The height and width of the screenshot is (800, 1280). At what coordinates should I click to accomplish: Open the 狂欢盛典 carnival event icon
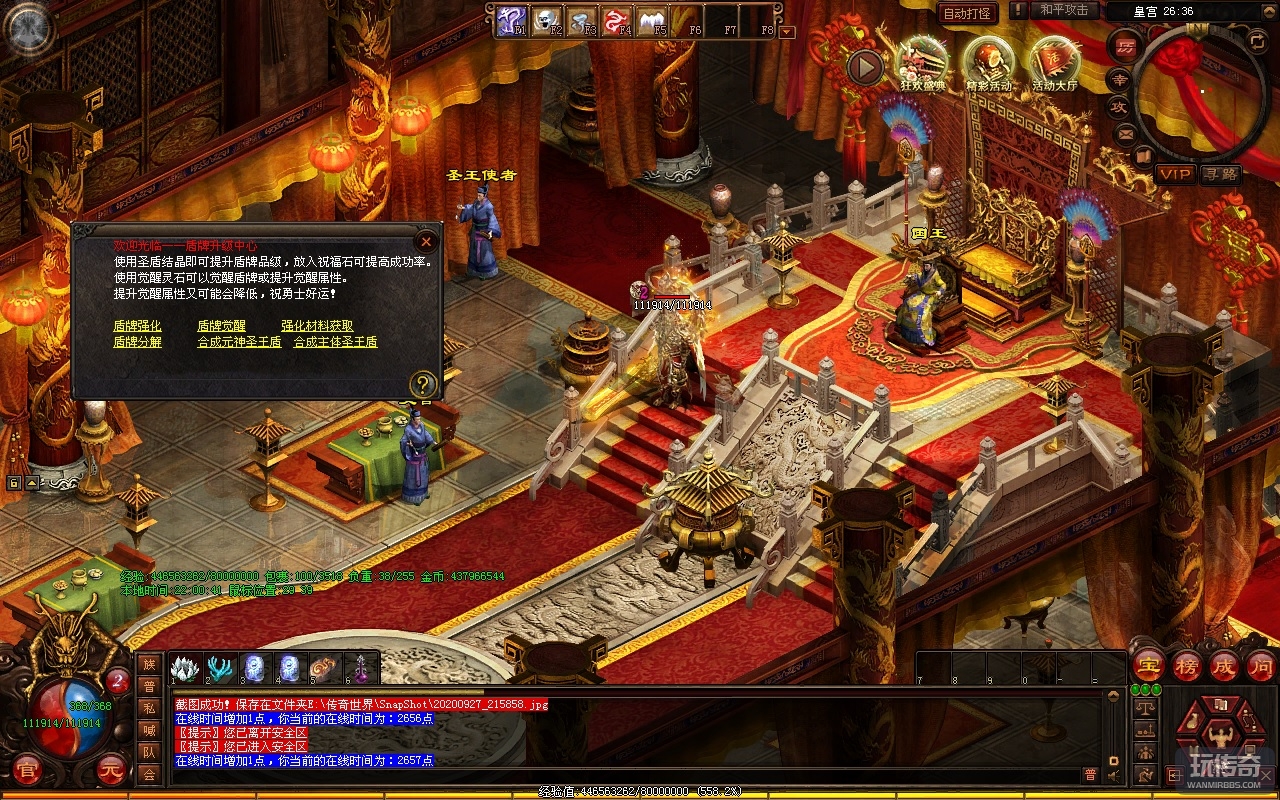pyautogui.click(x=923, y=62)
